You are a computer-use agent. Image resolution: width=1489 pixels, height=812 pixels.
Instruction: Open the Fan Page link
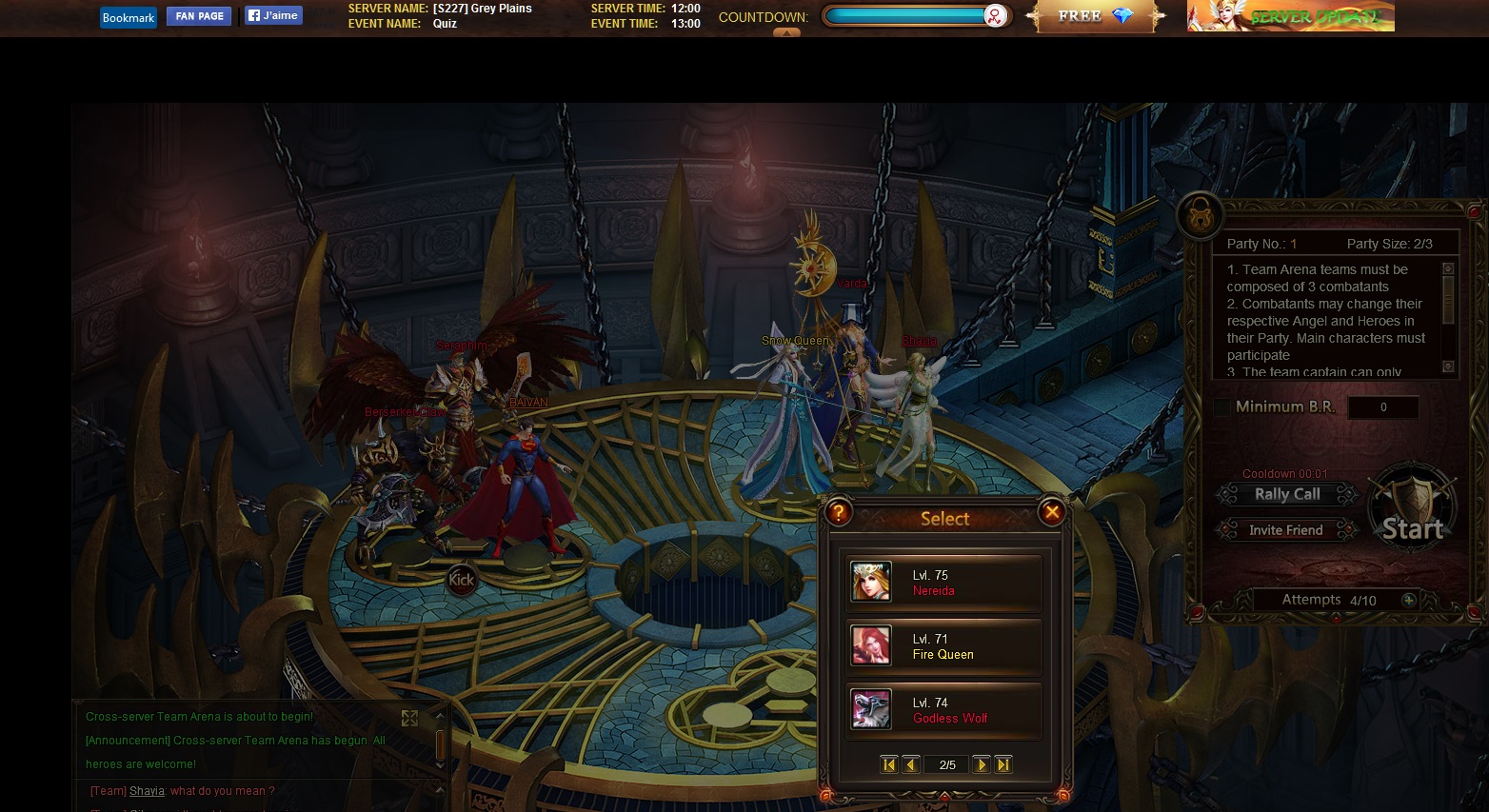(199, 16)
